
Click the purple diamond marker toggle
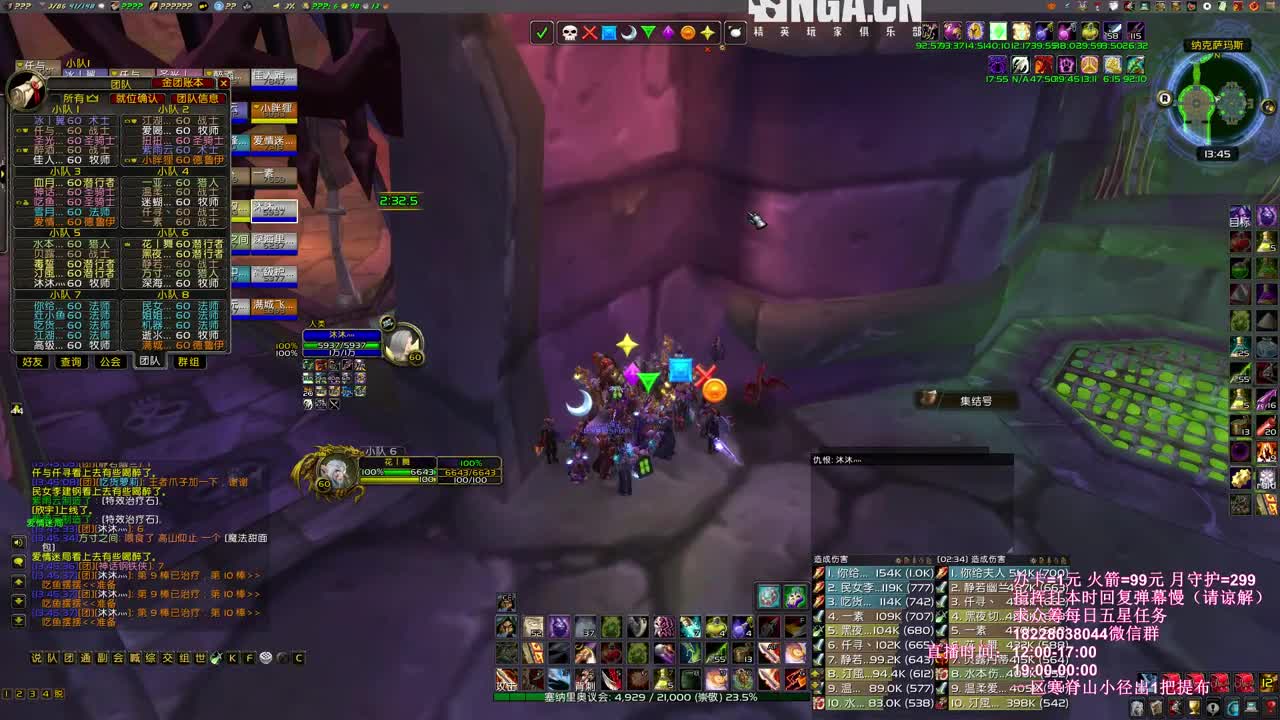[x=668, y=33]
